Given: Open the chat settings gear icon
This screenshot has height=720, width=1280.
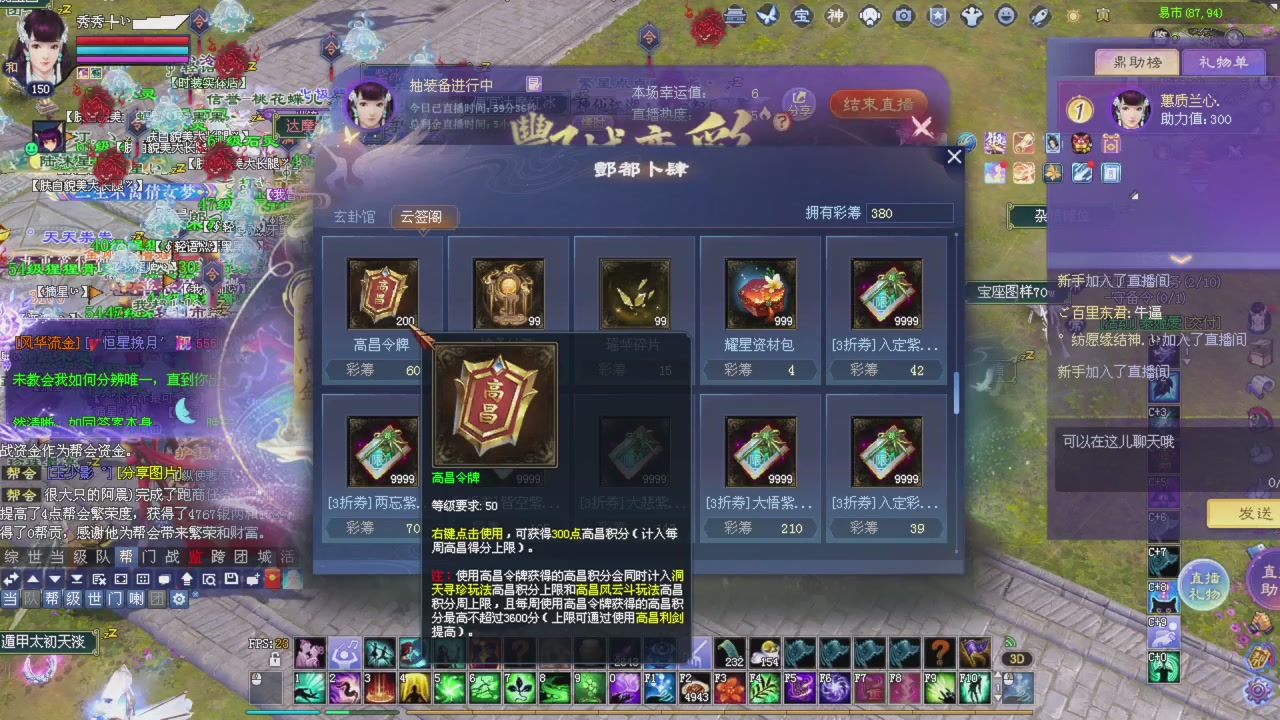Looking at the screenshot, I should (178, 599).
